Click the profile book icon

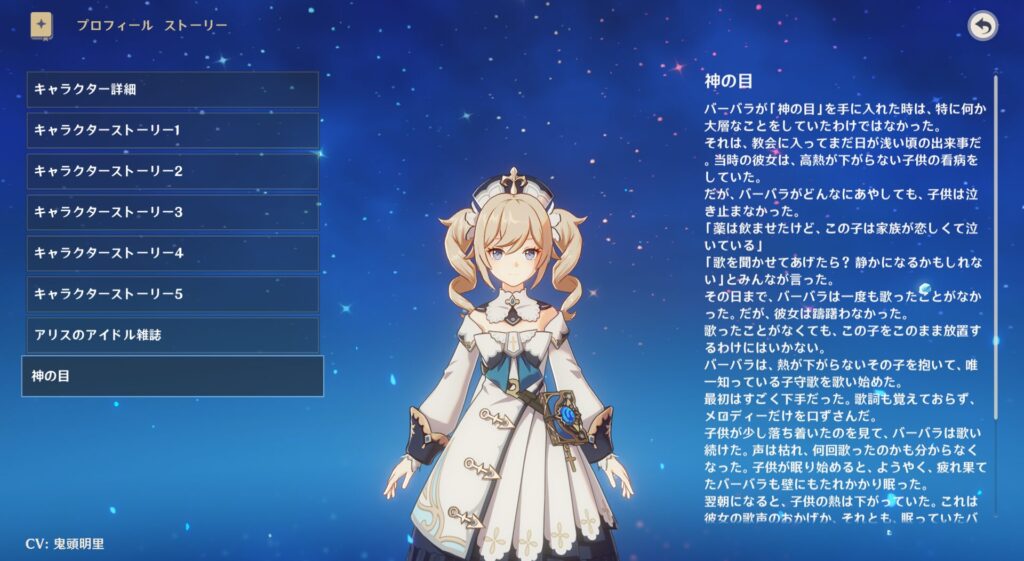[x=42, y=25]
